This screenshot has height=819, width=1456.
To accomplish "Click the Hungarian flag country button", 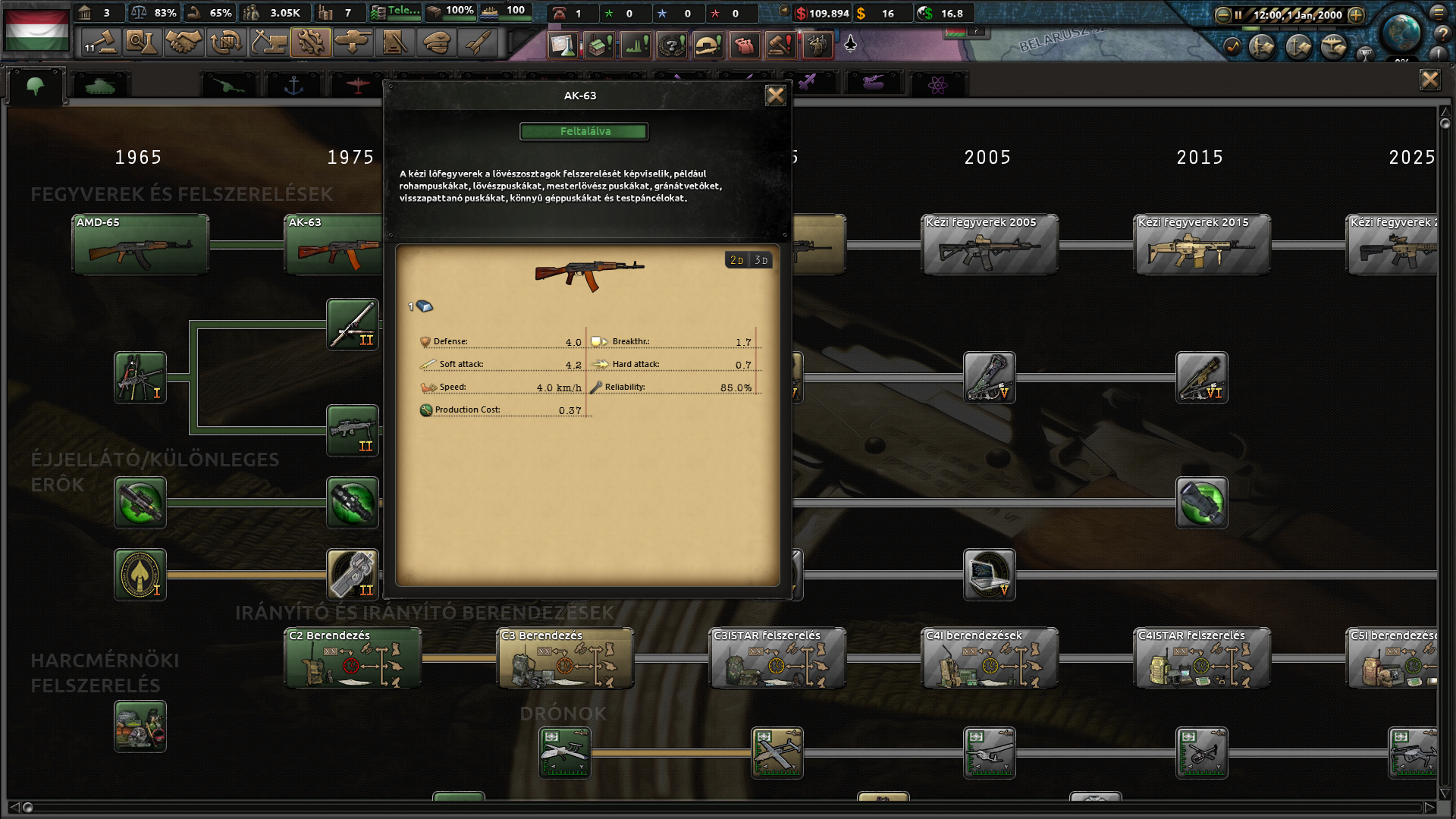I will point(36,30).
